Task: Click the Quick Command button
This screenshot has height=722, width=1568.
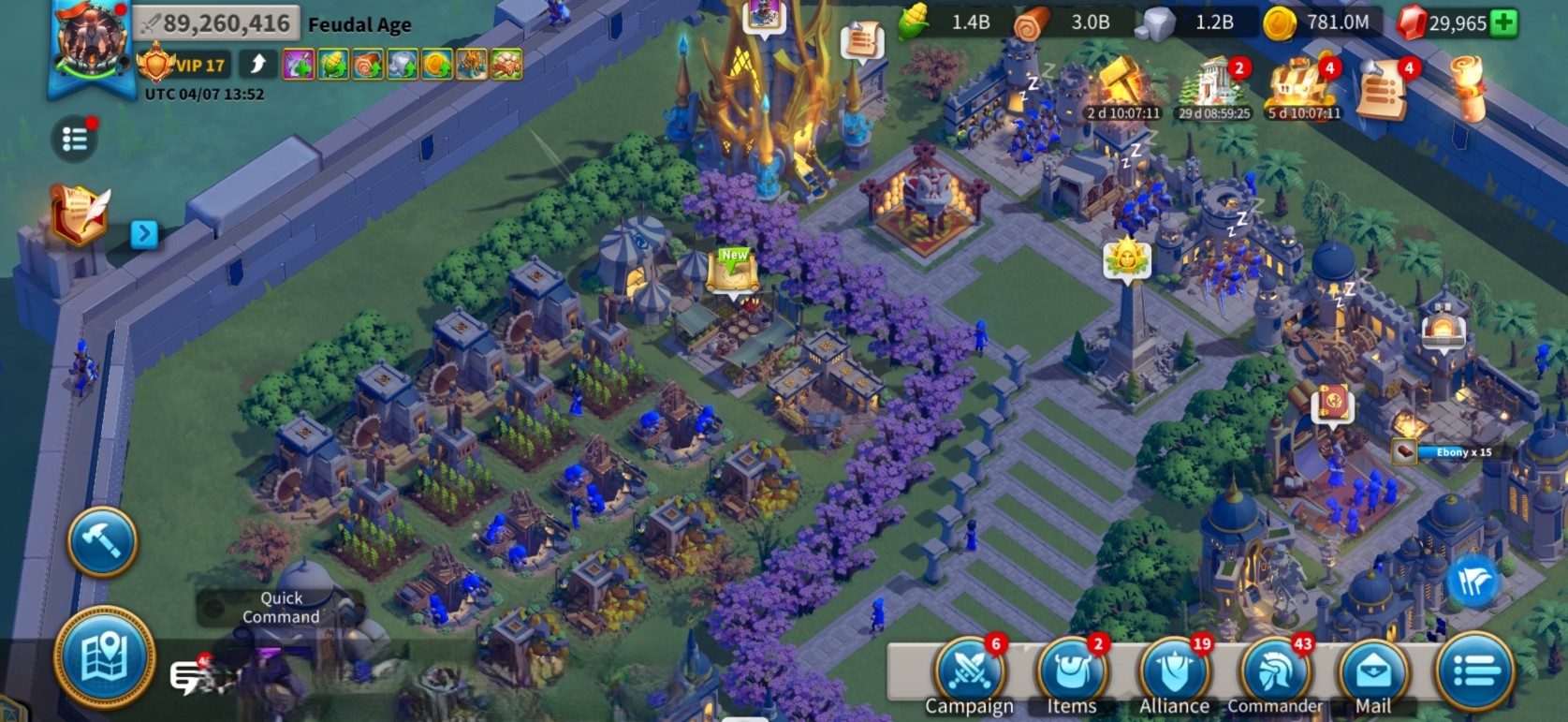Action: (280, 607)
